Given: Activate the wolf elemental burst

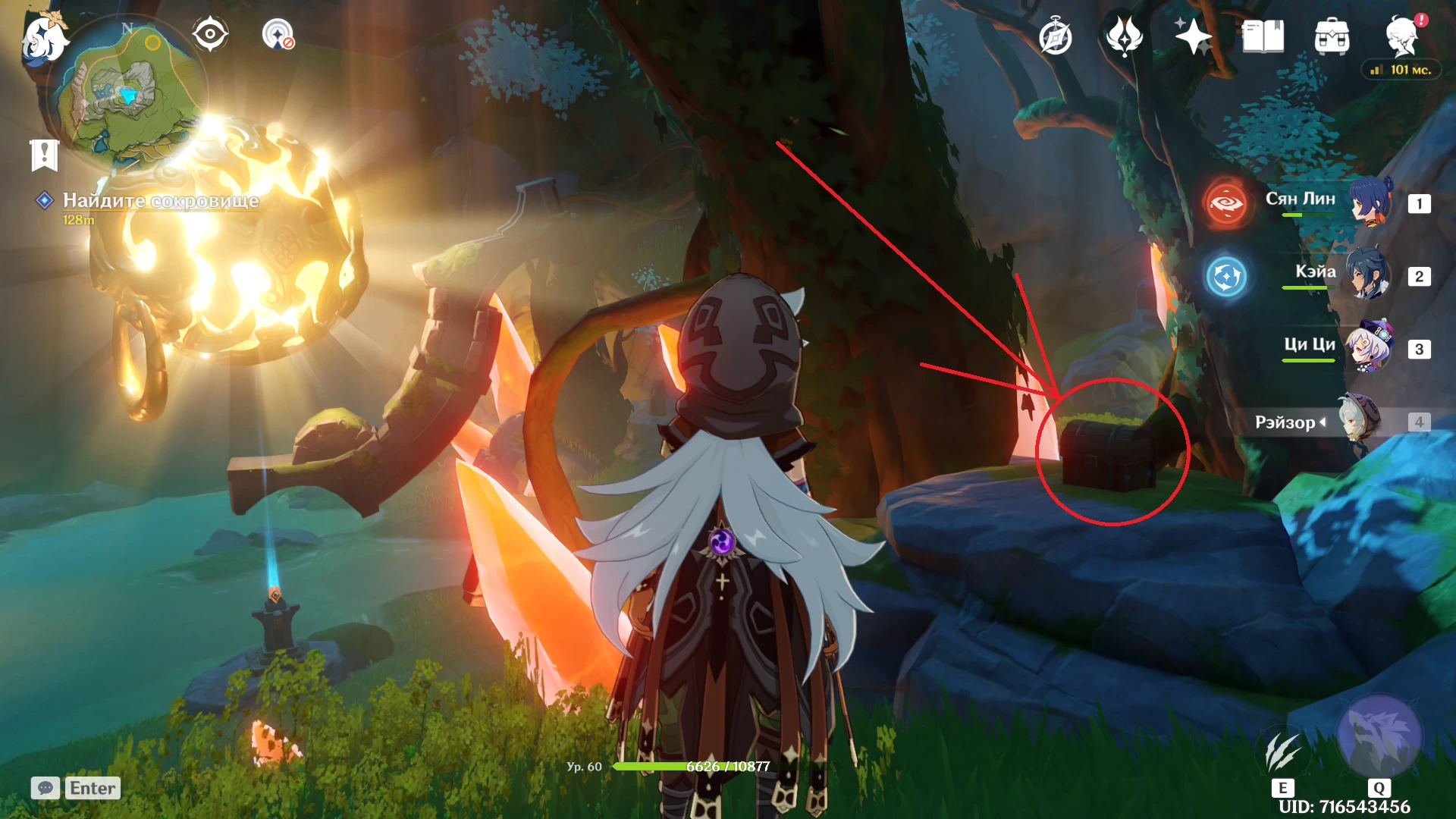Looking at the screenshot, I should tap(1379, 736).
